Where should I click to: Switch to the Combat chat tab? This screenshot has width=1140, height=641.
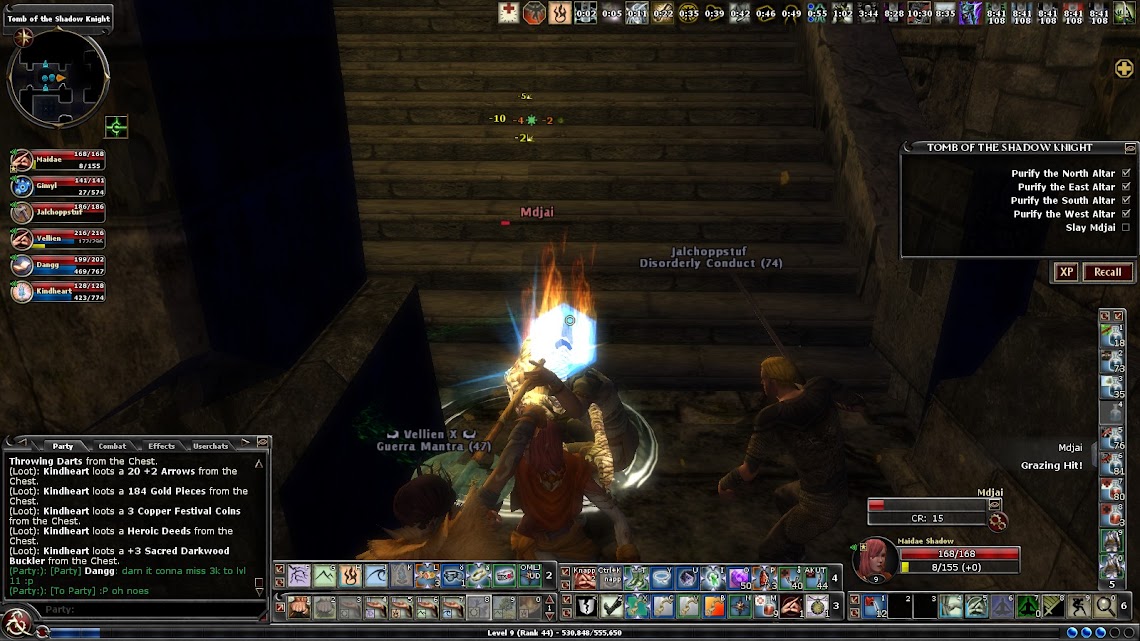[112, 446]
